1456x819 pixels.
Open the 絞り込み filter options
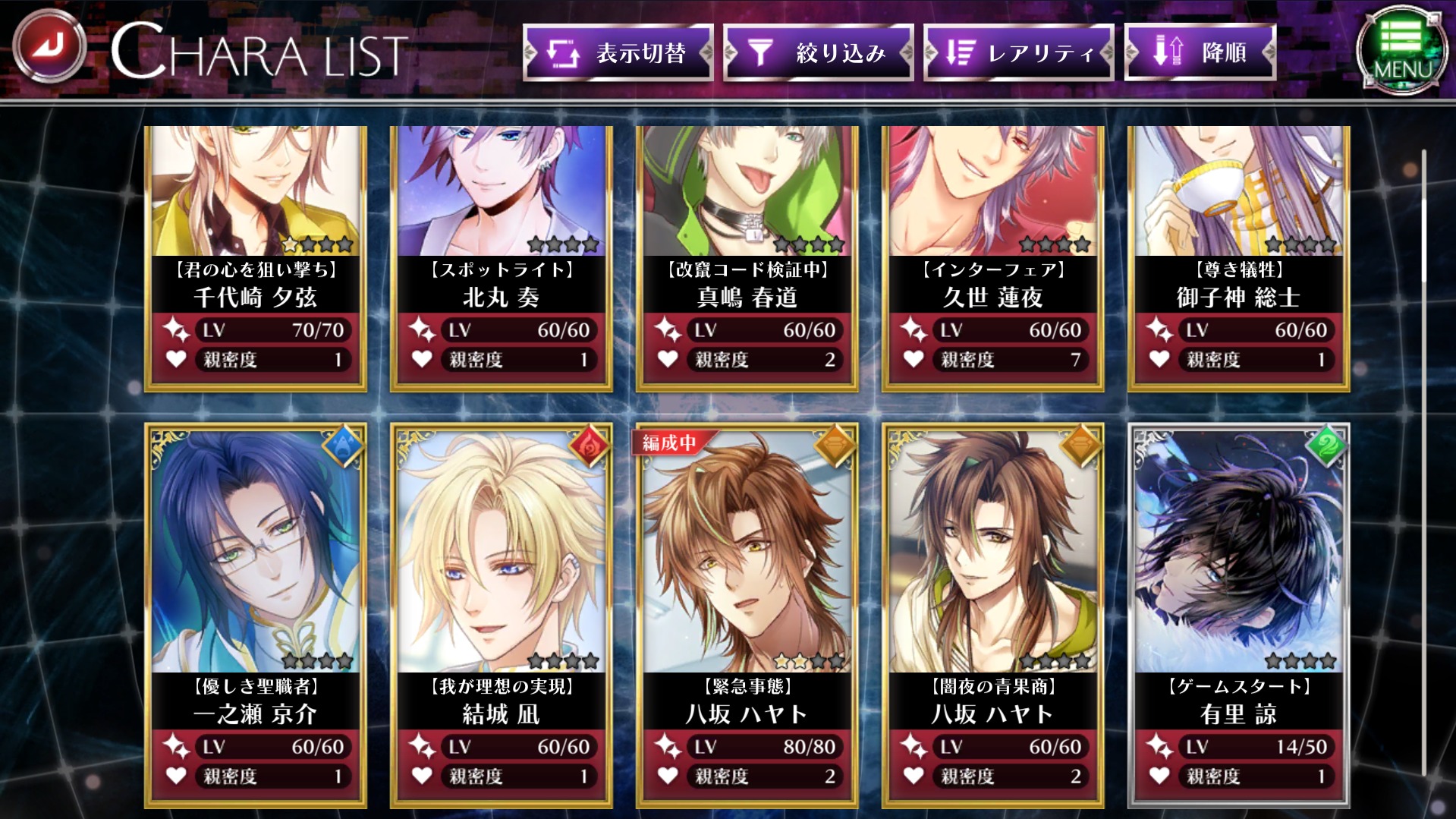[x=818, y=52]
